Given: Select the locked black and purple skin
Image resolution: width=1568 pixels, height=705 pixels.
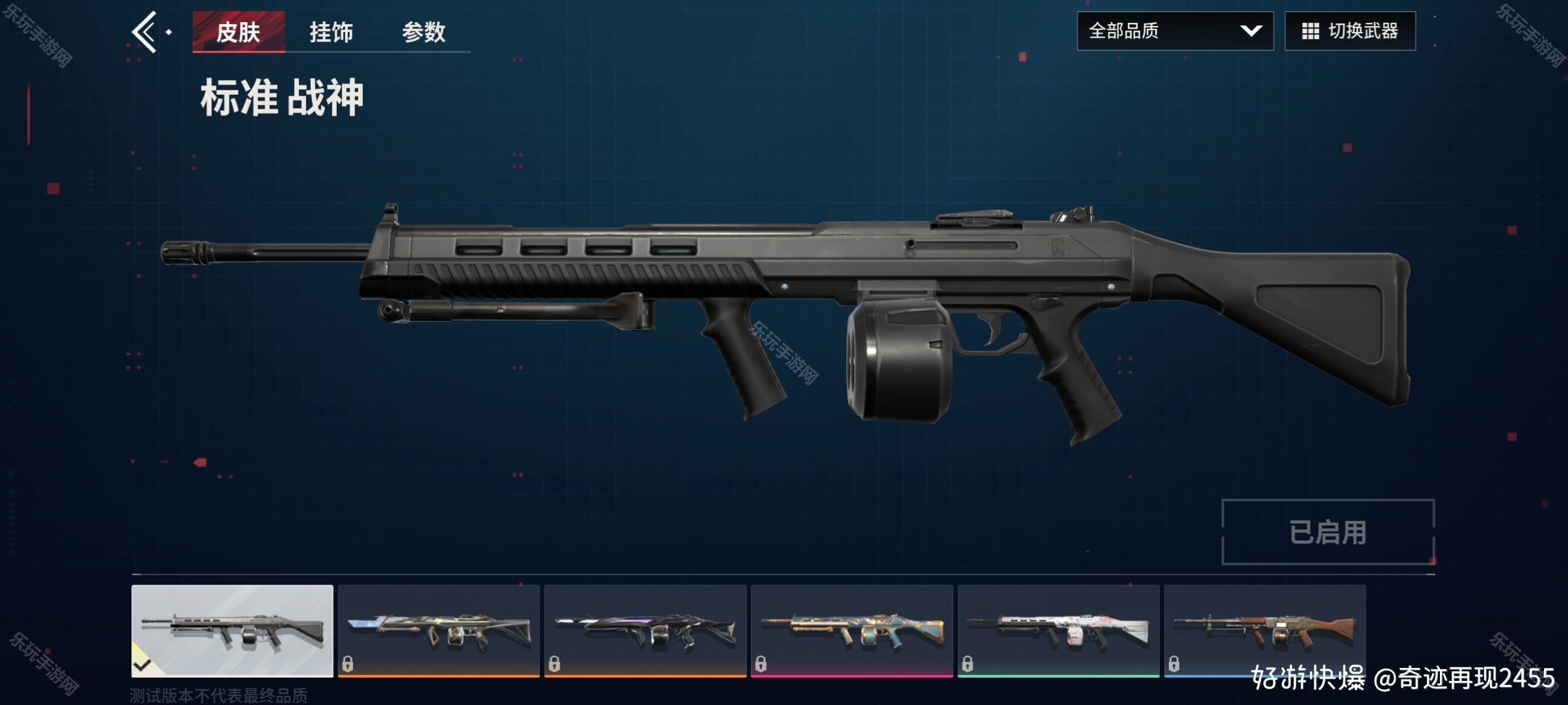Looking at the screenshot, I should pyautogui.click(x=645, y=630).
